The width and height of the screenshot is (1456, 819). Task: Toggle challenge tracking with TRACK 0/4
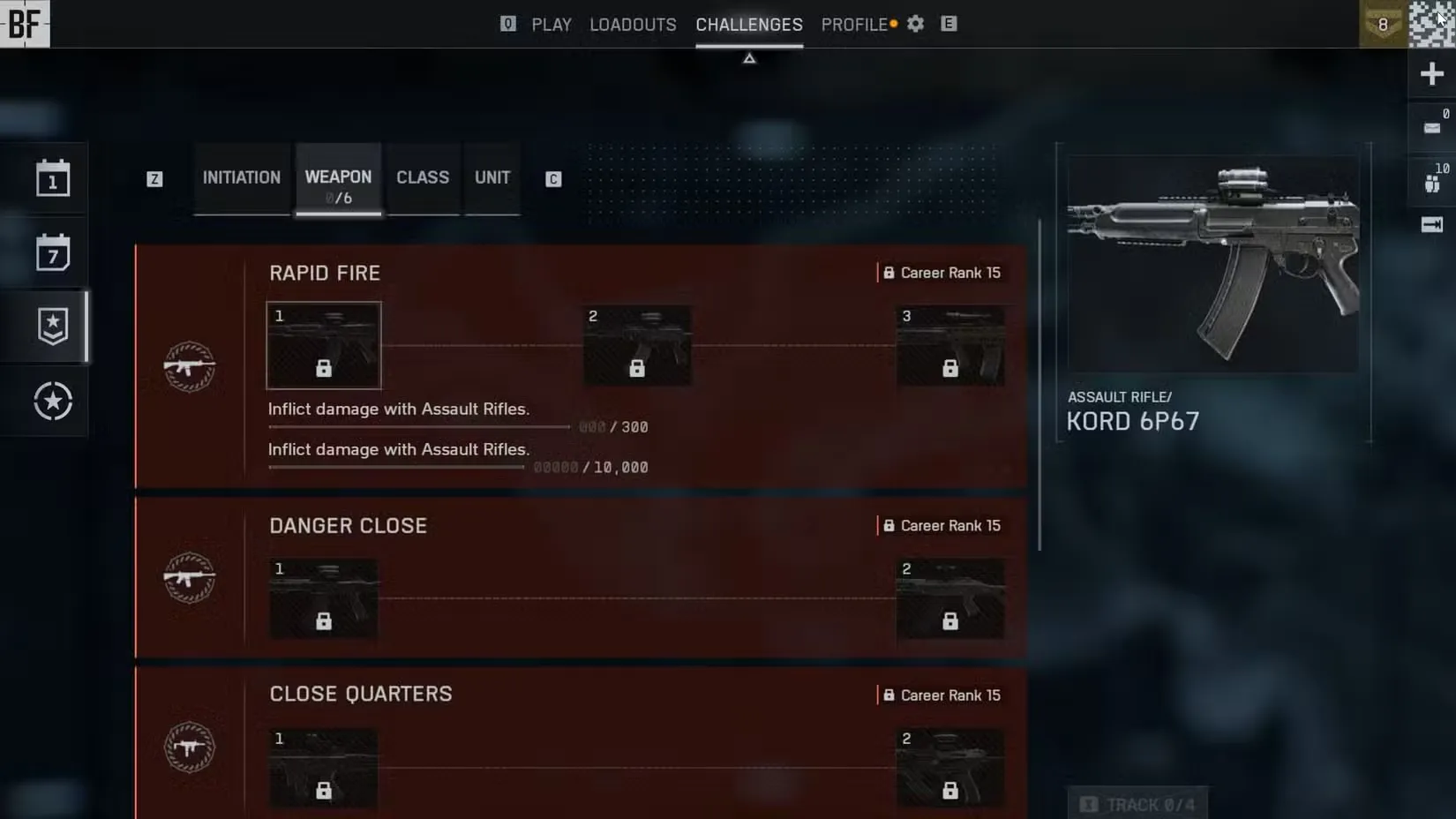coord(1138,803)
